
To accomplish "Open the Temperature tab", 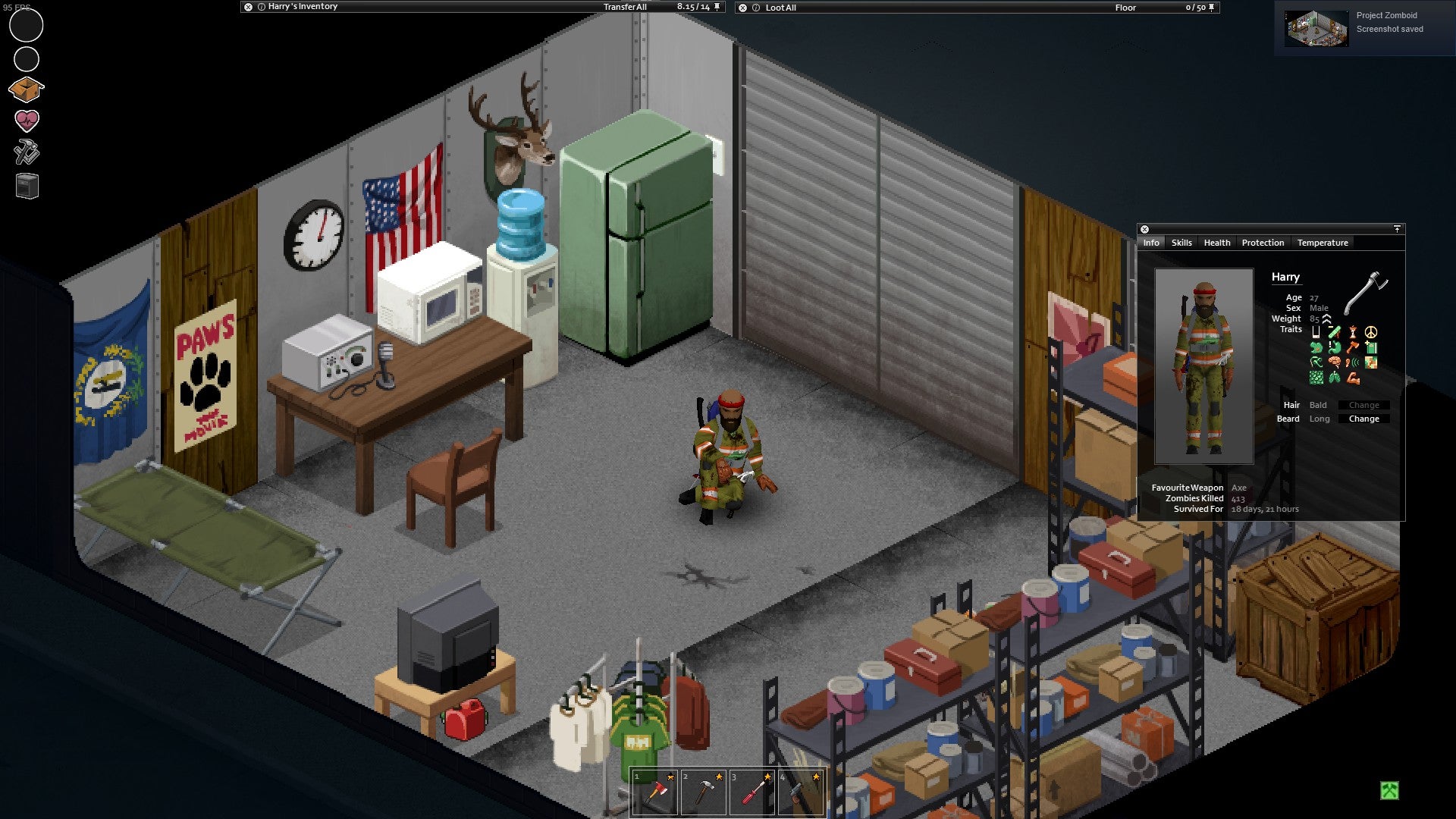I will pyautogui.click(x=1323, y=243).
